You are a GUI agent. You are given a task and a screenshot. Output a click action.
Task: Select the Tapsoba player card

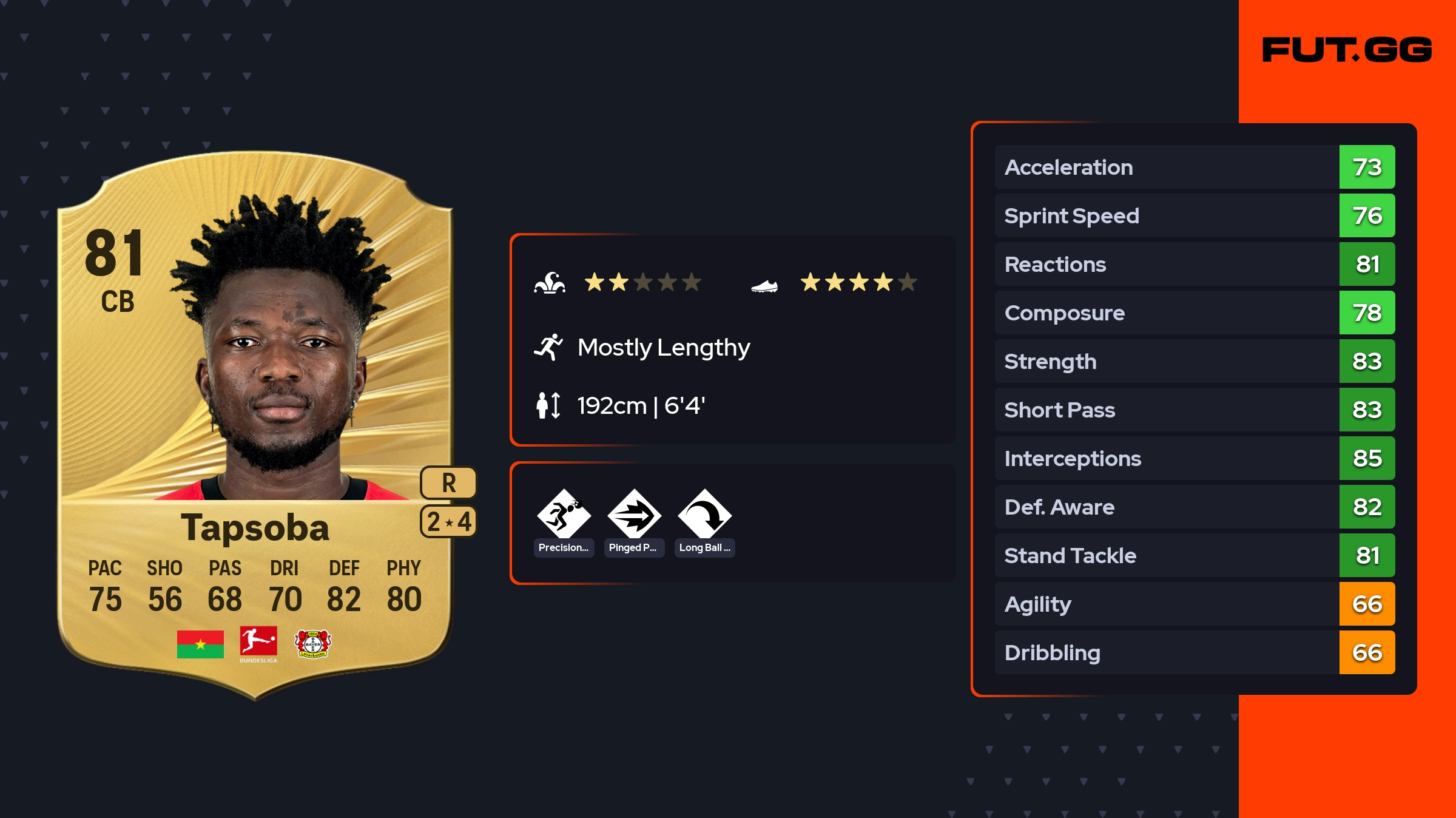[255, 425]
